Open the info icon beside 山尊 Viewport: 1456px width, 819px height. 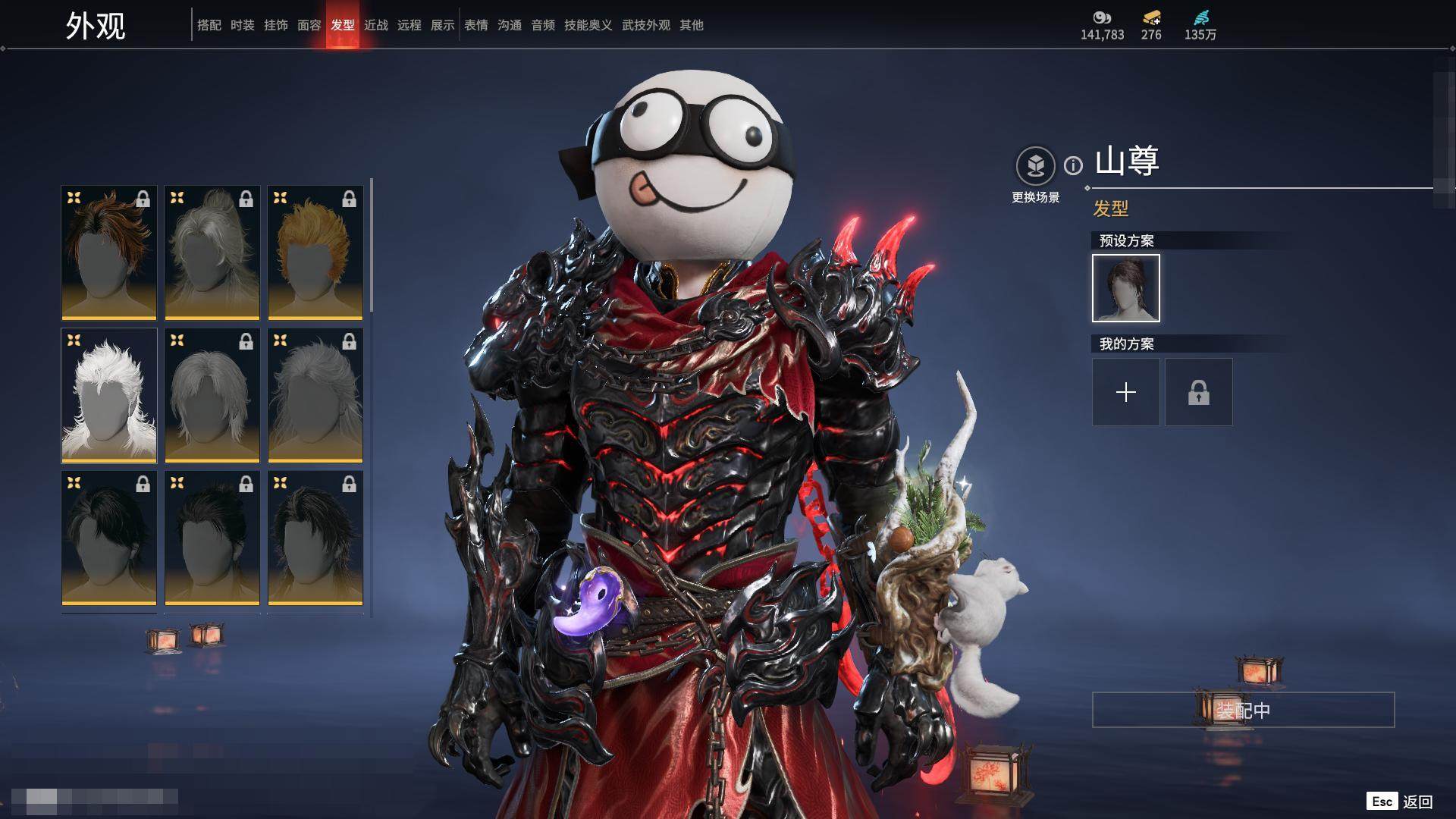1073,165
